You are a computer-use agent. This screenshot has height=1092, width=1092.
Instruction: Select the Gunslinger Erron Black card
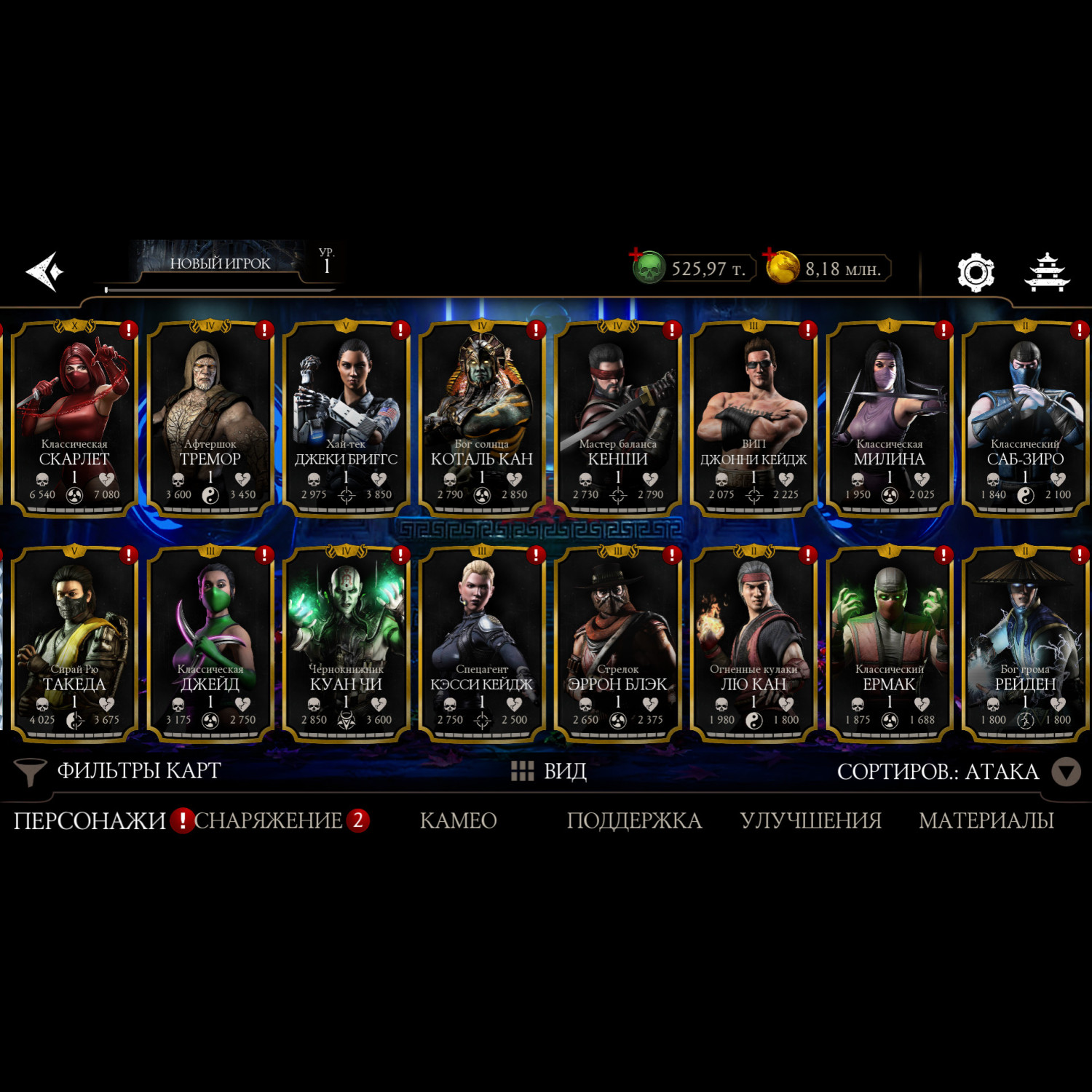[617, 643]
